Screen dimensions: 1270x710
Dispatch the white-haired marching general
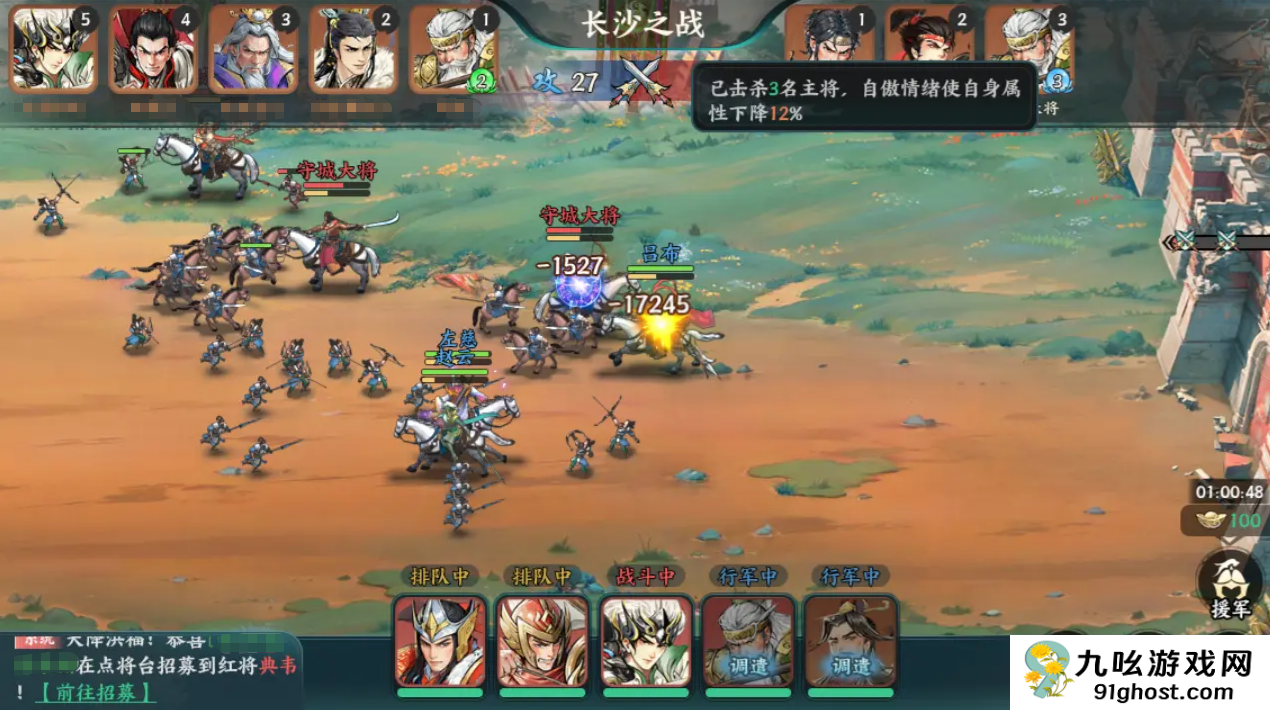click(748, 641)
